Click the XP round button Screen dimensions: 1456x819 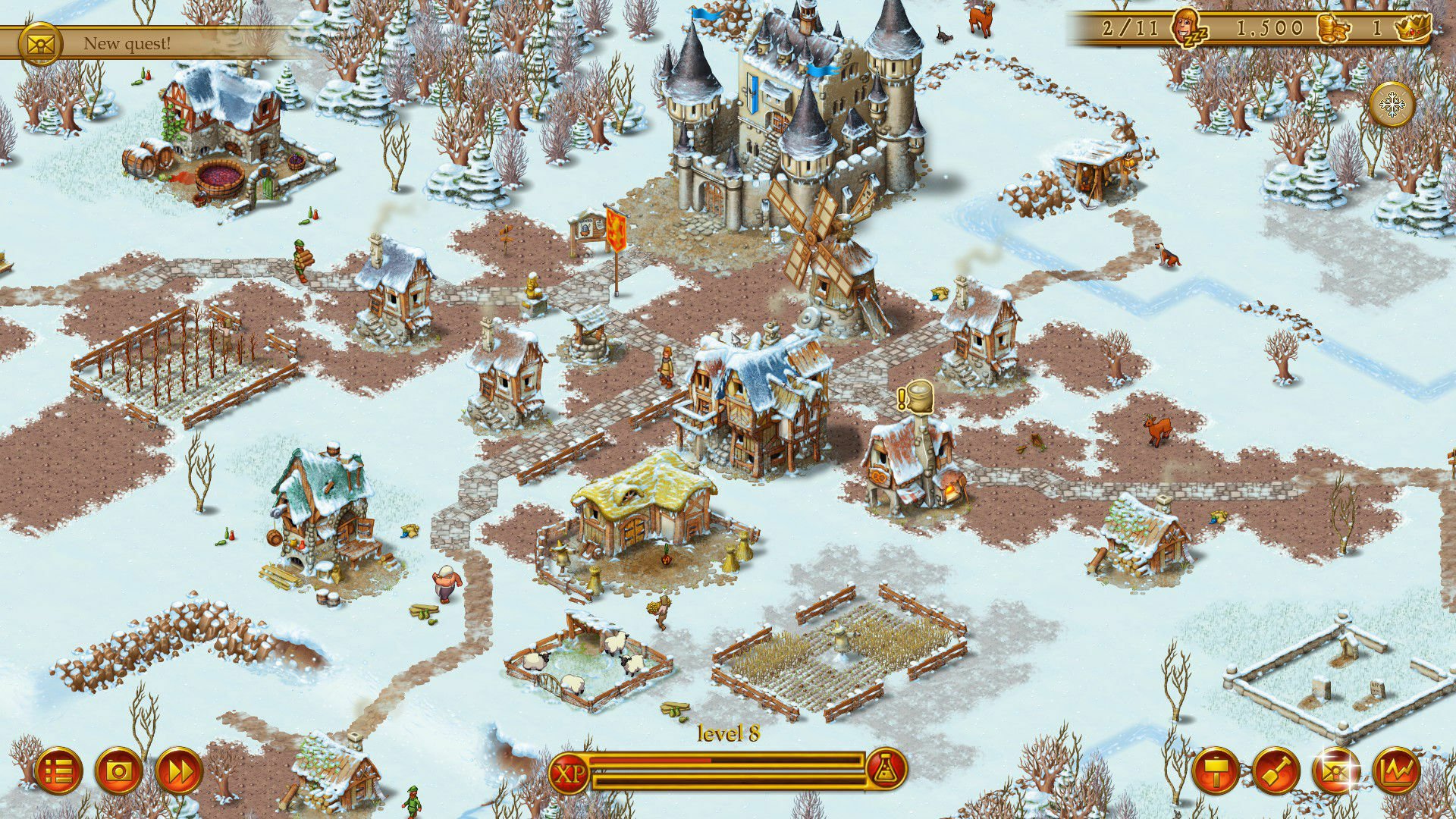point(570,773)
